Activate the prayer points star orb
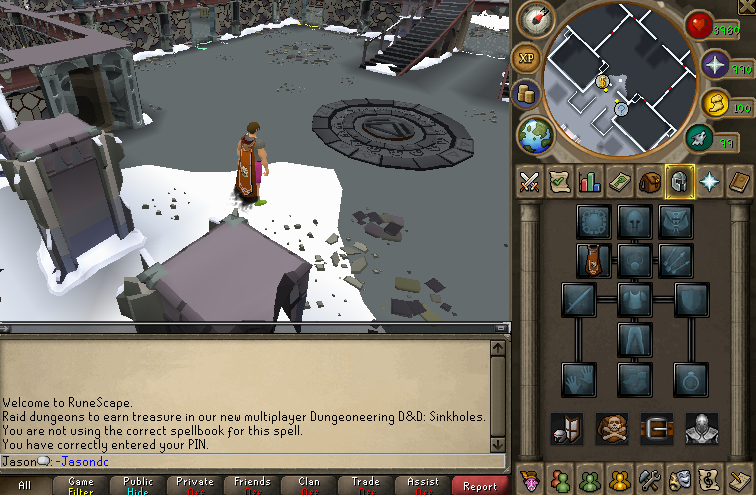756x495 pixels. pyautogui.click(x=714, y=66)
